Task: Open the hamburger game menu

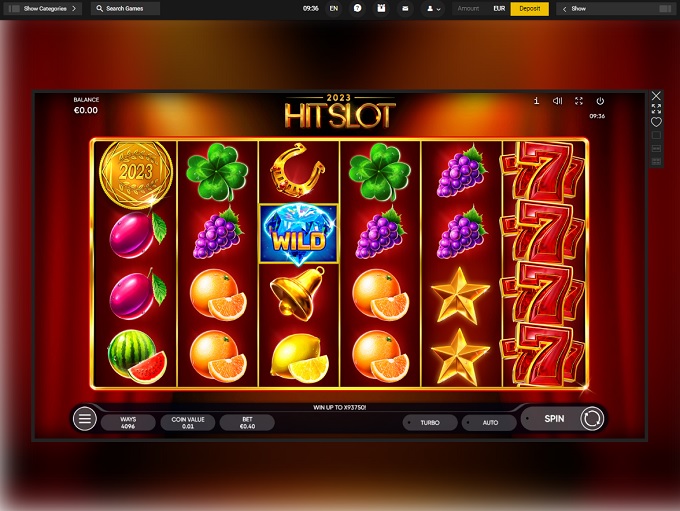Action: click(85, 419)
